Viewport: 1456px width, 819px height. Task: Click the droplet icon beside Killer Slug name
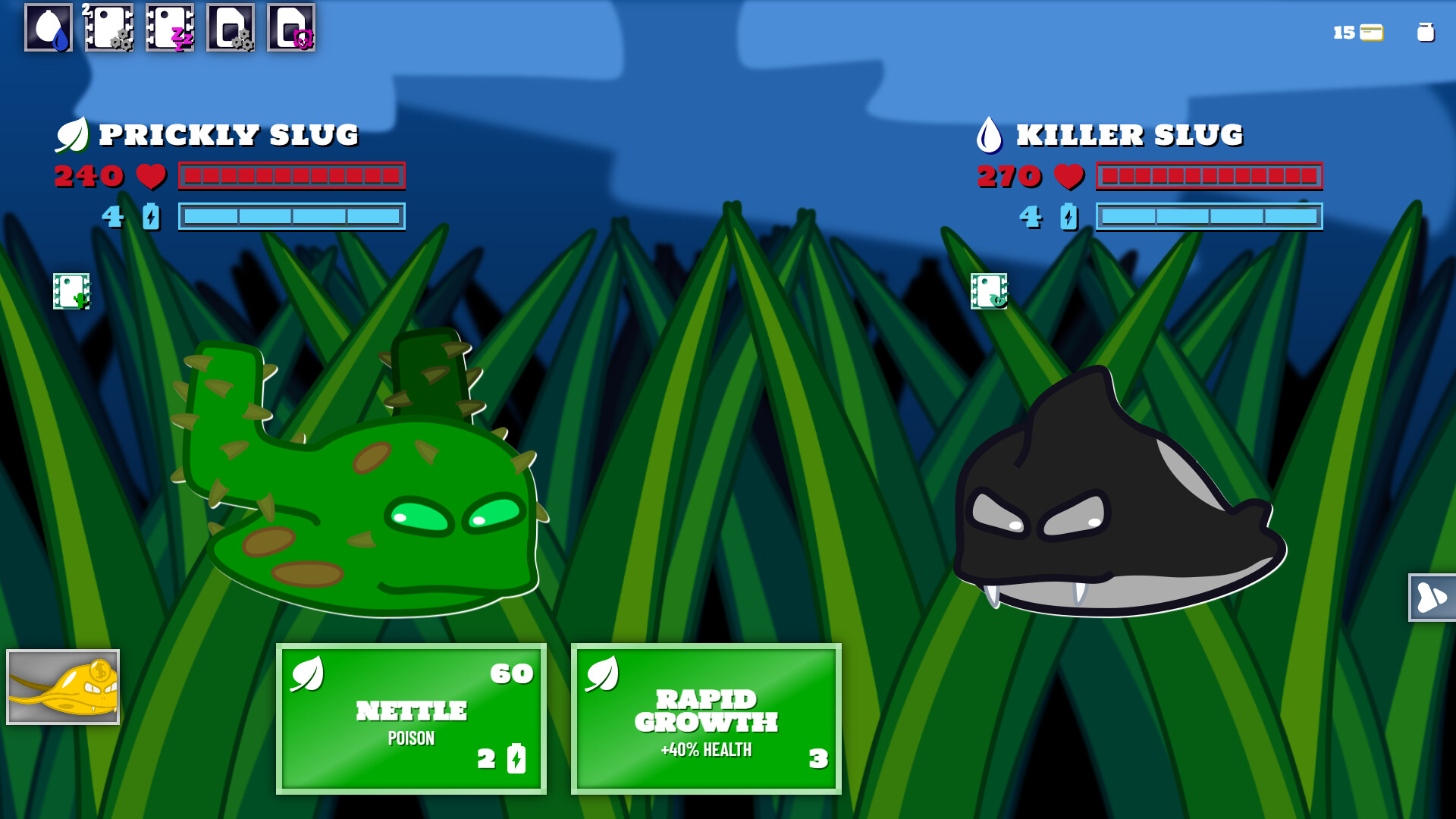tap(991, 134)
